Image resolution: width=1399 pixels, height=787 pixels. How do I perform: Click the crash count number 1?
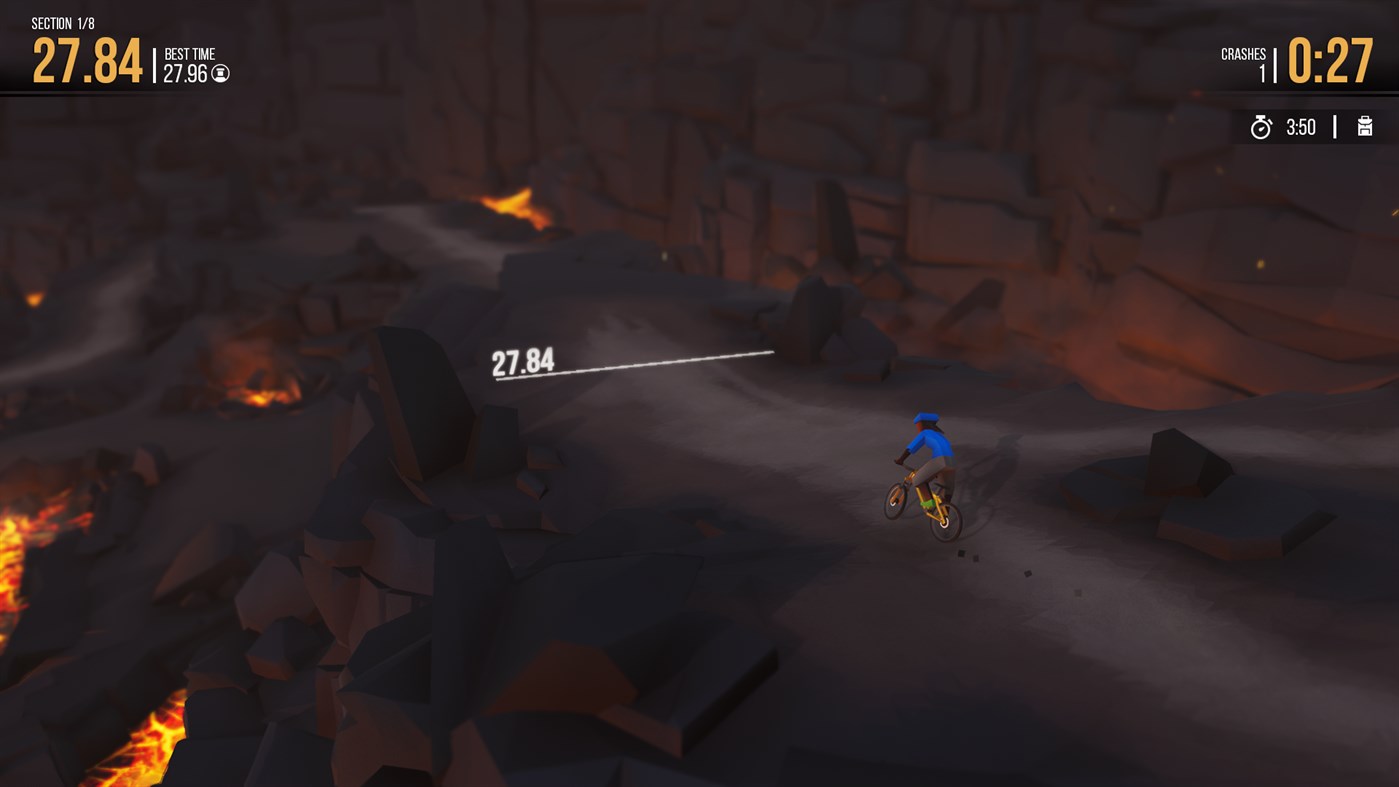(x=1263, y=71)
